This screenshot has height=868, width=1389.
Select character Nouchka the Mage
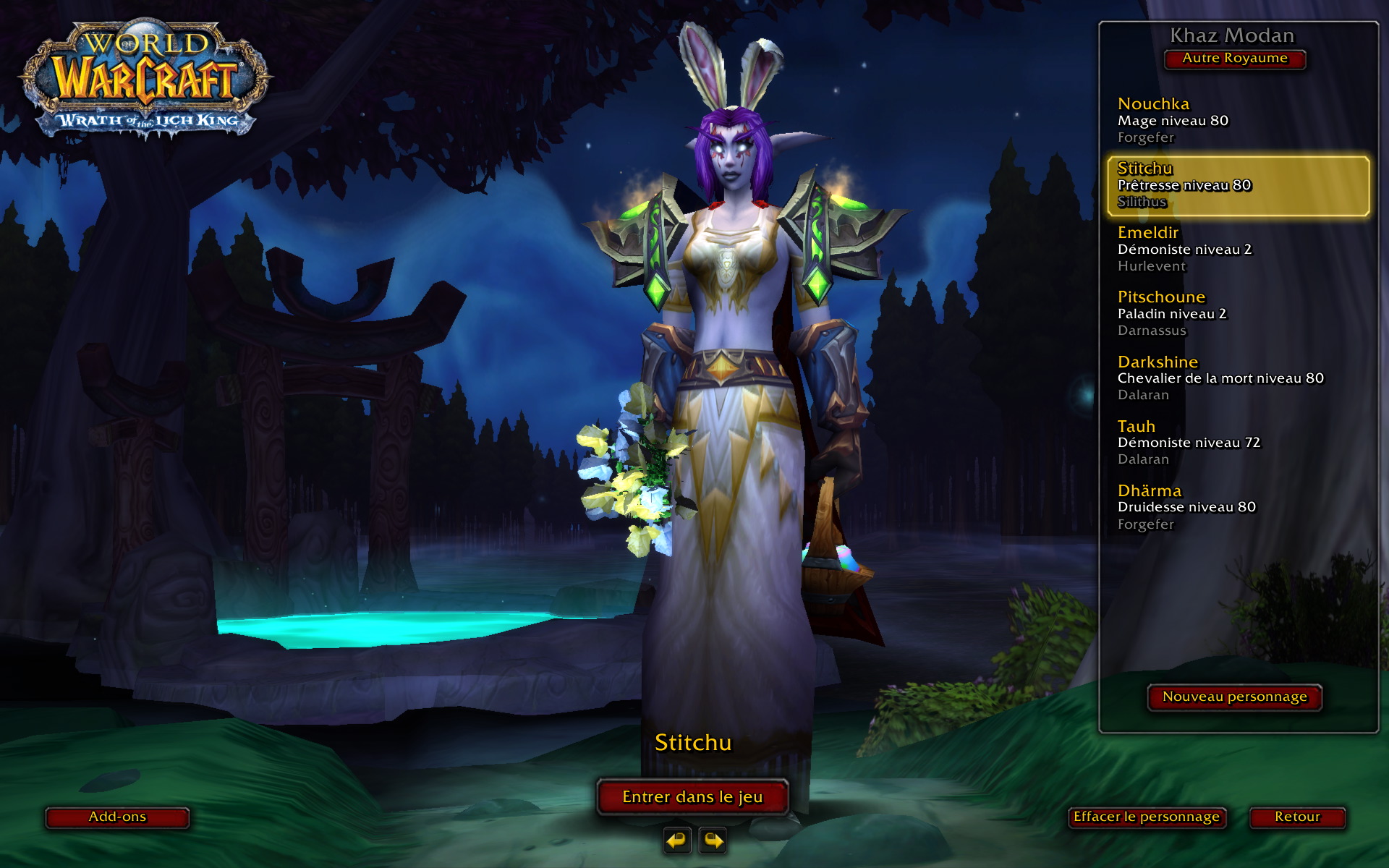coord(1237,120)
